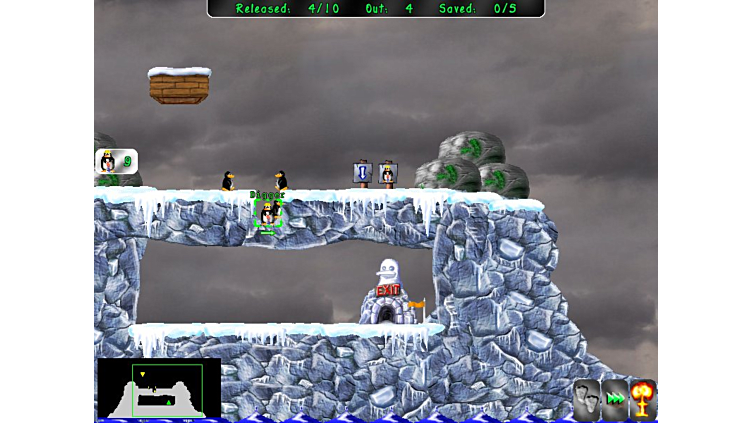The height and width of the screenshot is (423, 752).
Task: Click the level overview minimap
Action: tap(159, 388)
